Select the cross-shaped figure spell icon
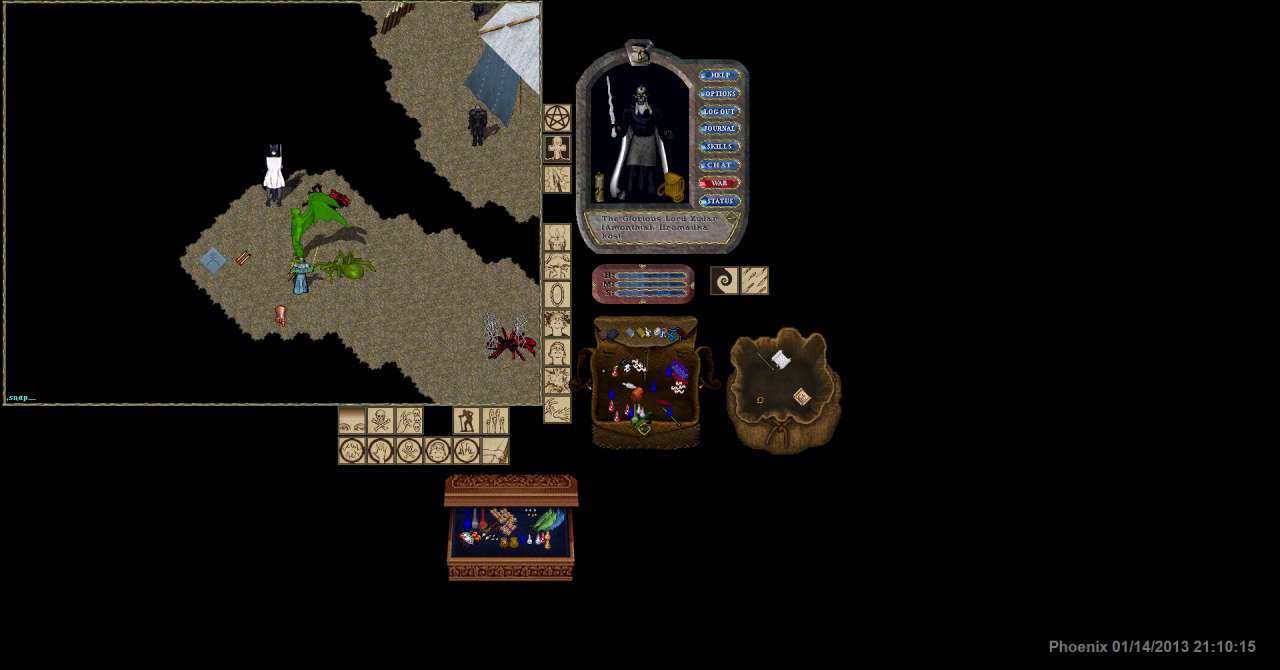Screen dimensions: 1280x670 tap(557, 149)
